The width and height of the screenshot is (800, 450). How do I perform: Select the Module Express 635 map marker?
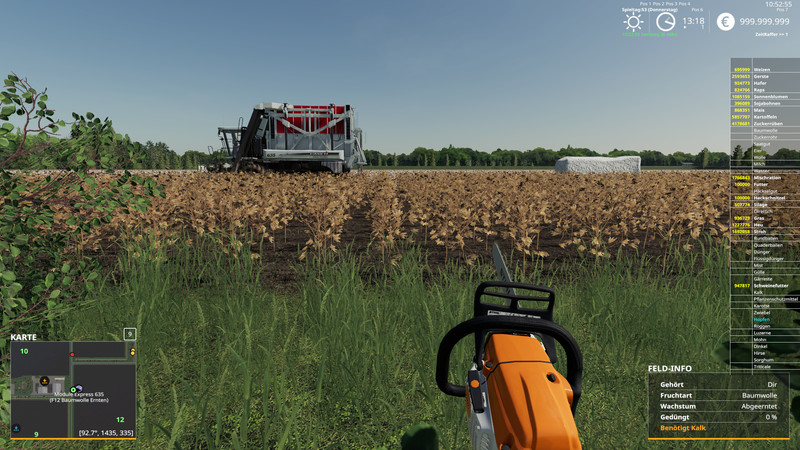[x=75, y=389]
